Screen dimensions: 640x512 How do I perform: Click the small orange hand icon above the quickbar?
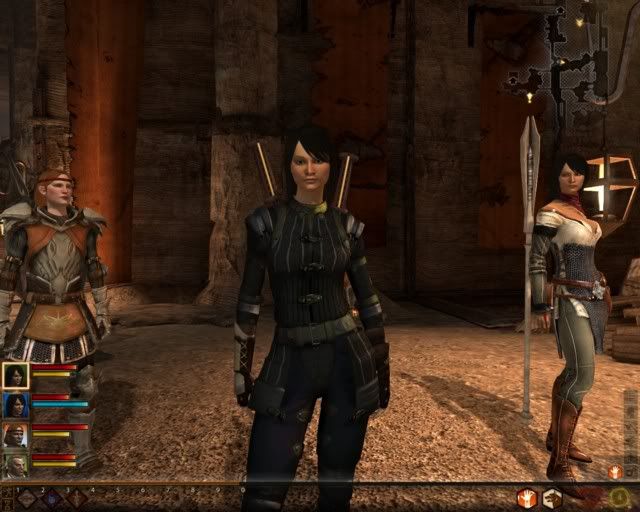click(614, 471)
